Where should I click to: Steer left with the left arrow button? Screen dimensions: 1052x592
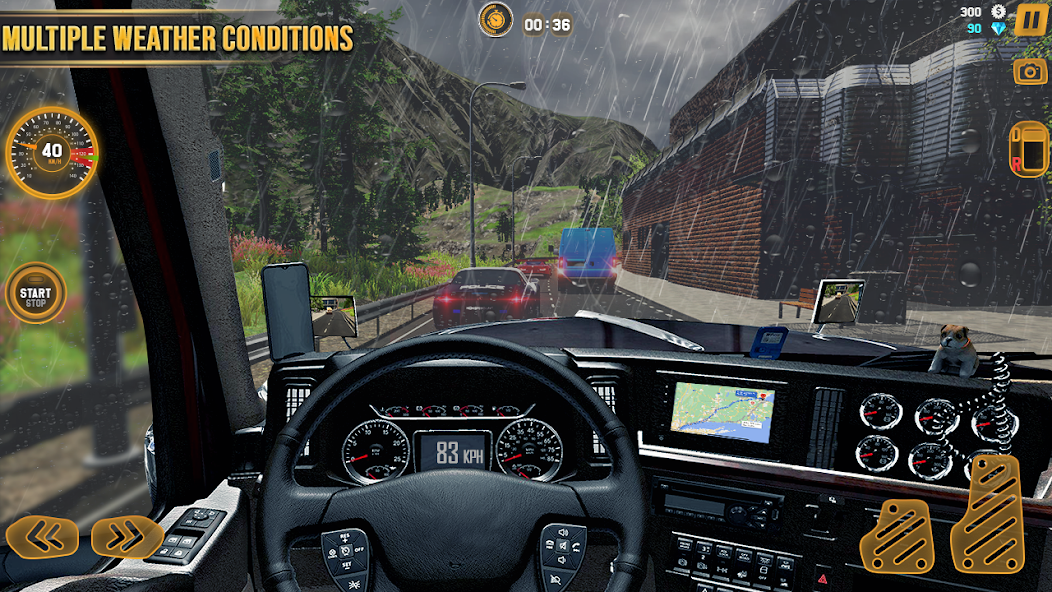click(x=42, y=538)
